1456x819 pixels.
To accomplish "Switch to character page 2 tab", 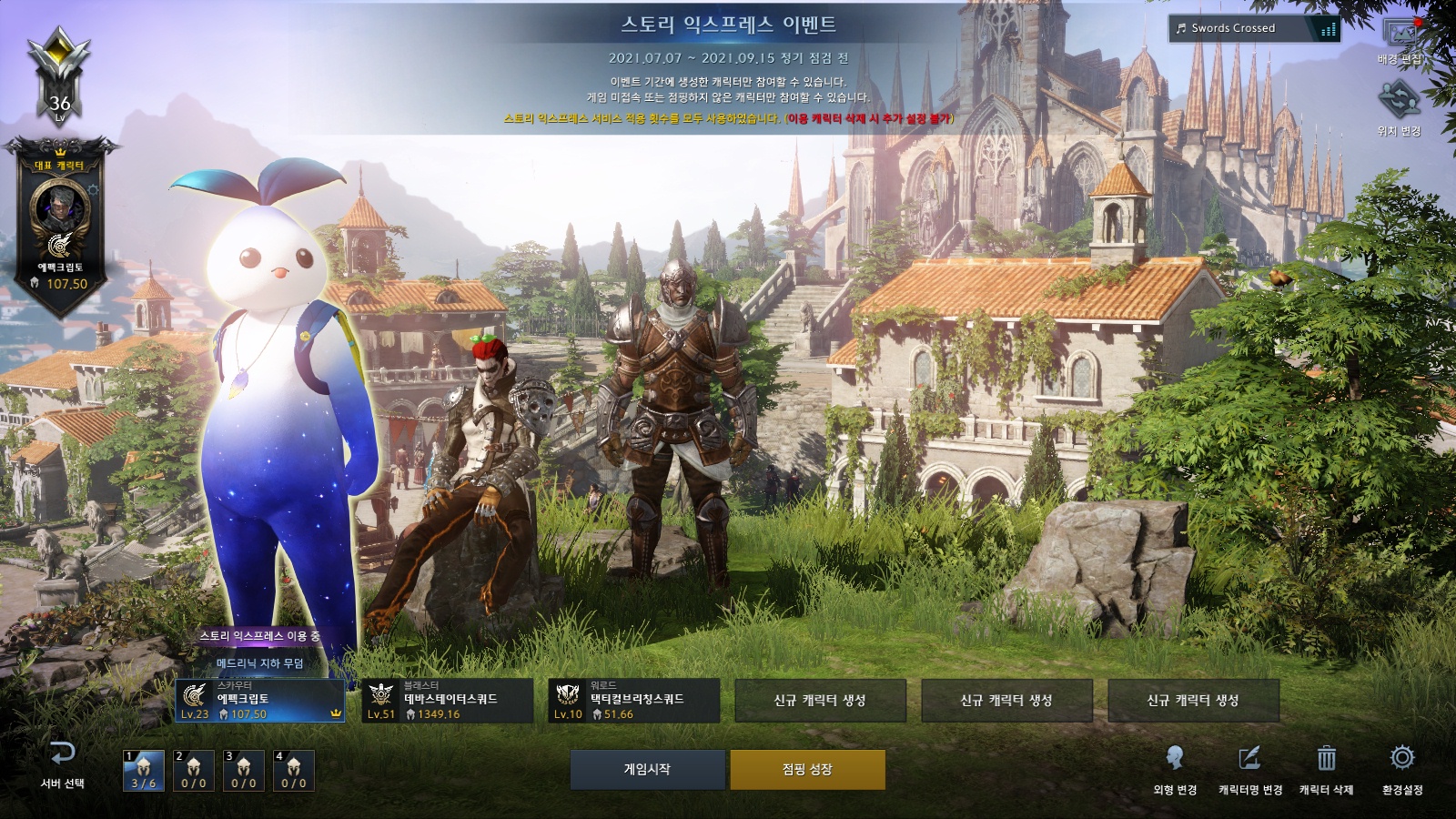I will click(194, 771).
